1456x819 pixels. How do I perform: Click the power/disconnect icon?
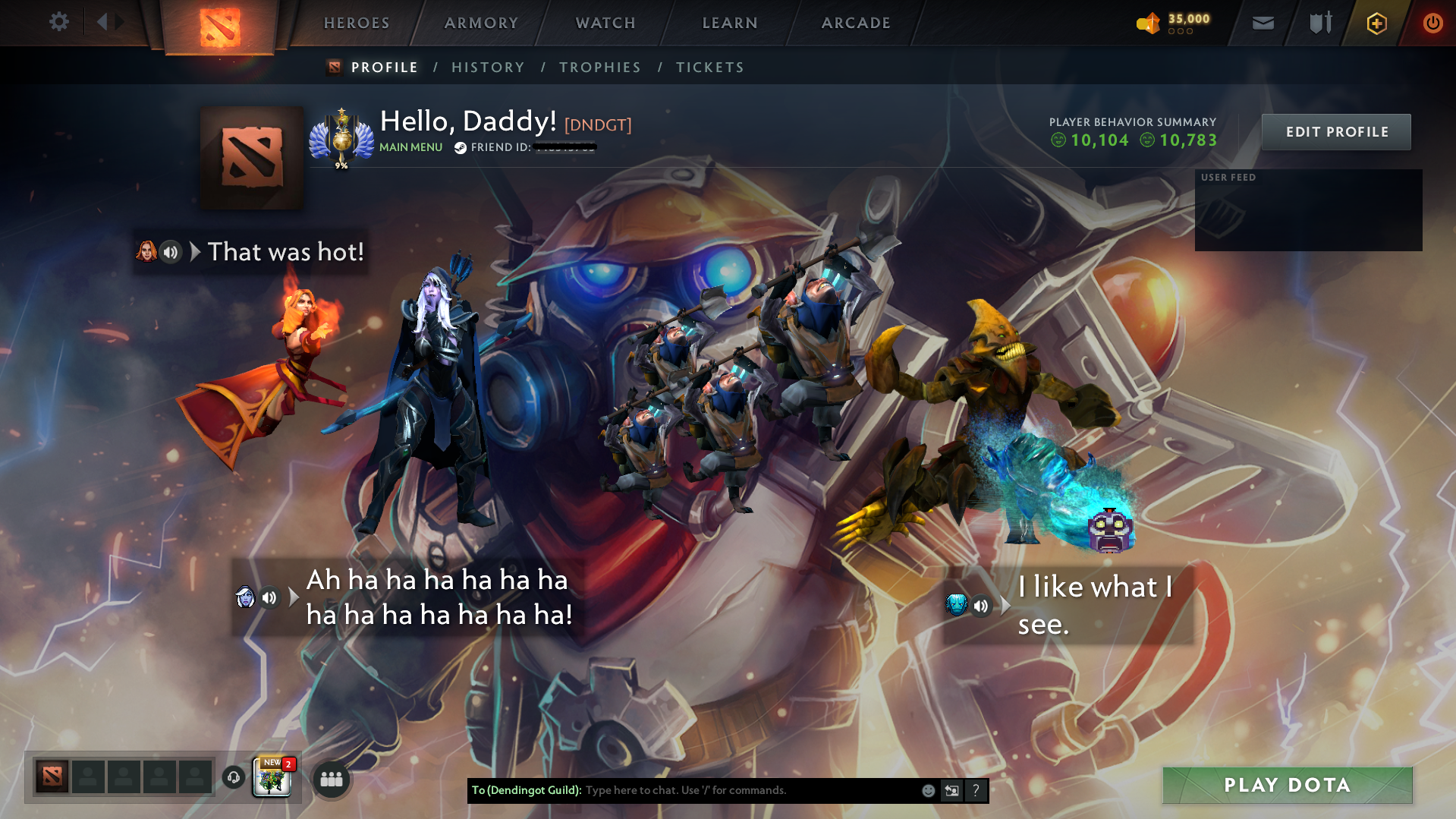point(1432,23)
